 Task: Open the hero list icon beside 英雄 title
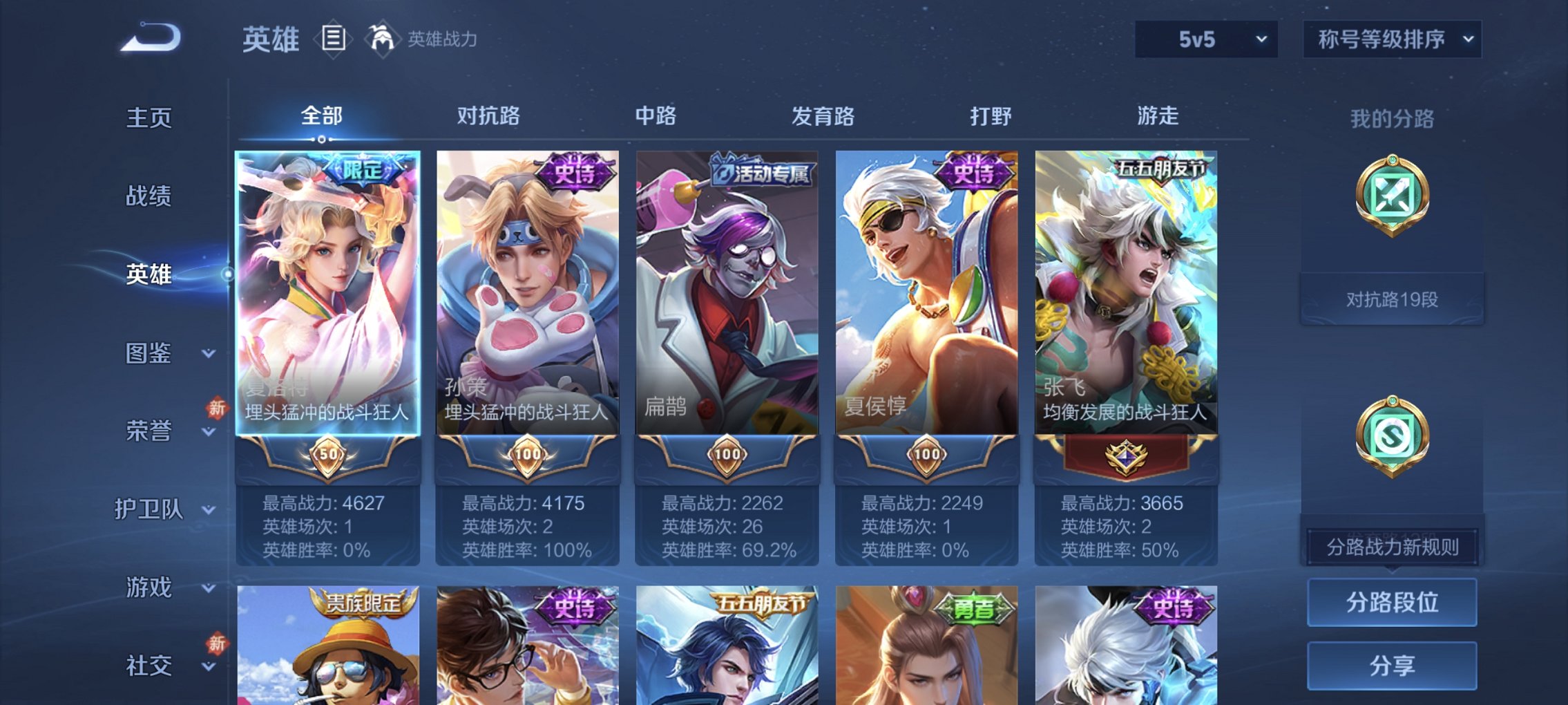(334, 39)
